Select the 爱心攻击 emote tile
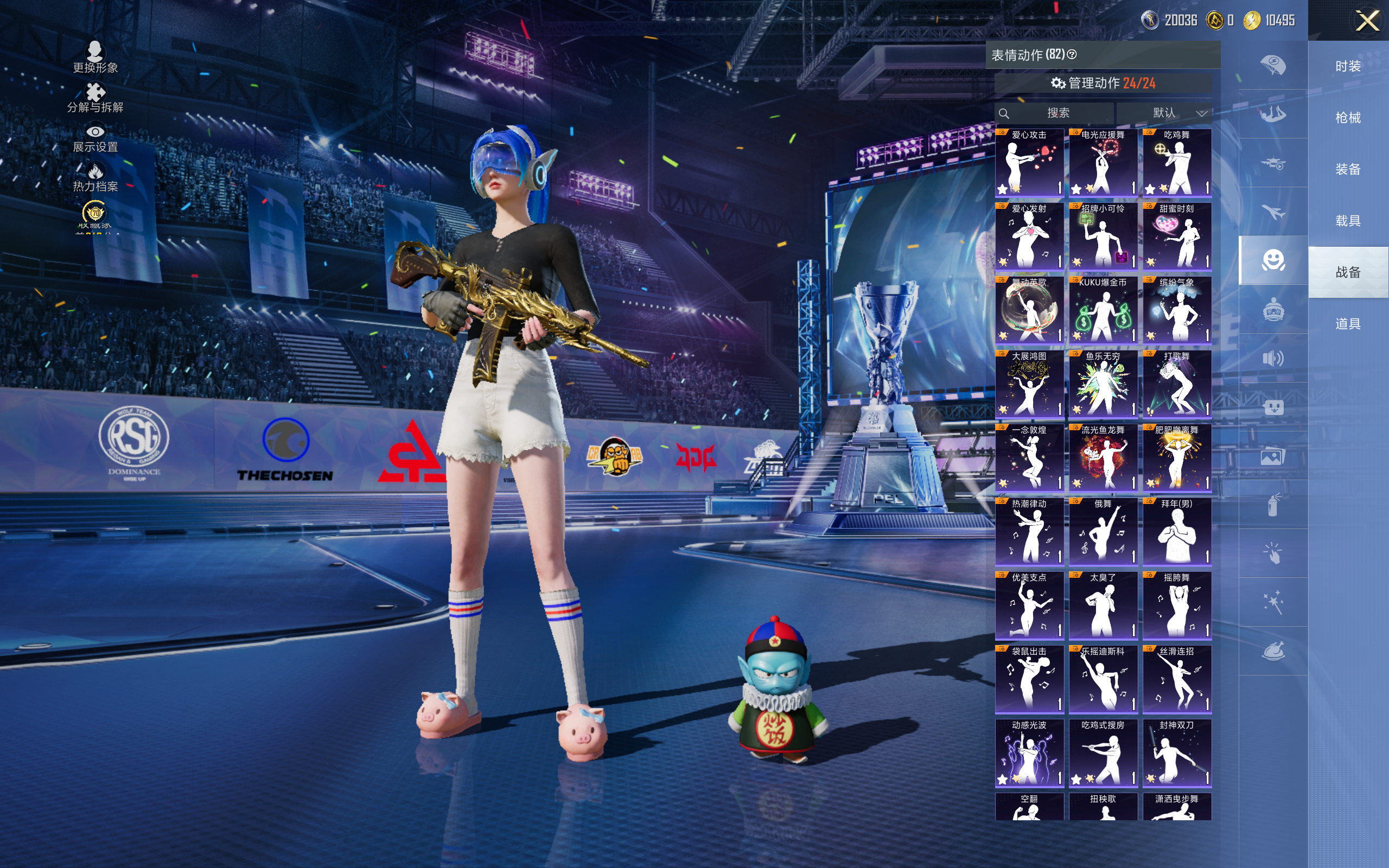This screenshot has width=1389, height=868. pos(1029,163)
